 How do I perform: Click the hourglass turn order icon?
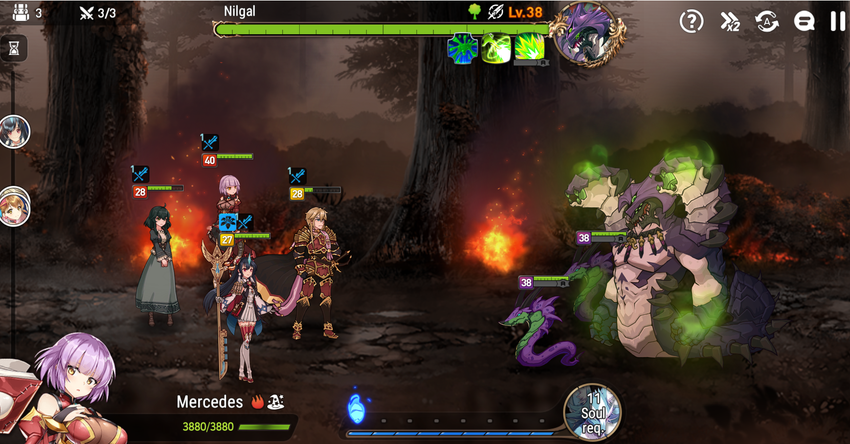pos(14,48)
